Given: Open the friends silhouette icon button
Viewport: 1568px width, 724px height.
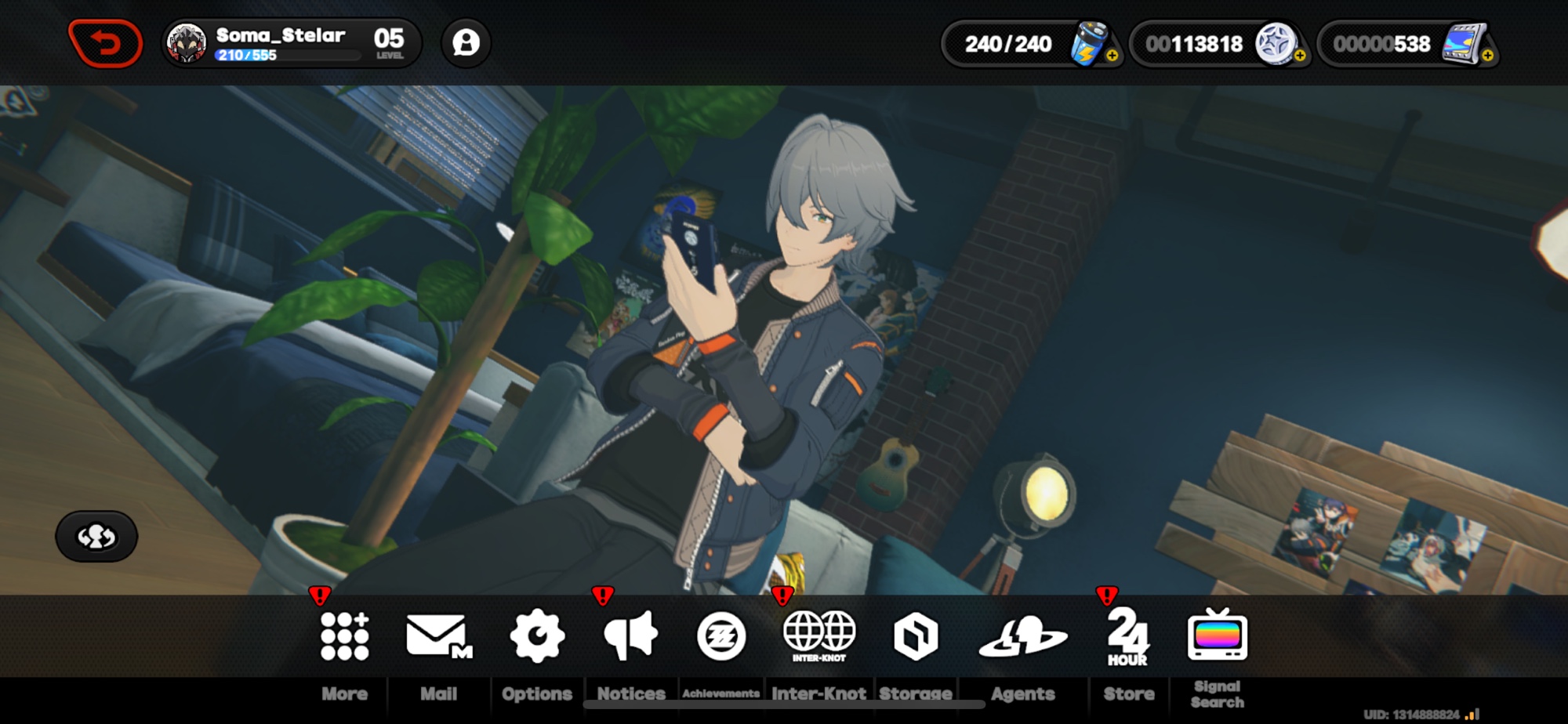Looking at the screenshot, I should point(466,43).
